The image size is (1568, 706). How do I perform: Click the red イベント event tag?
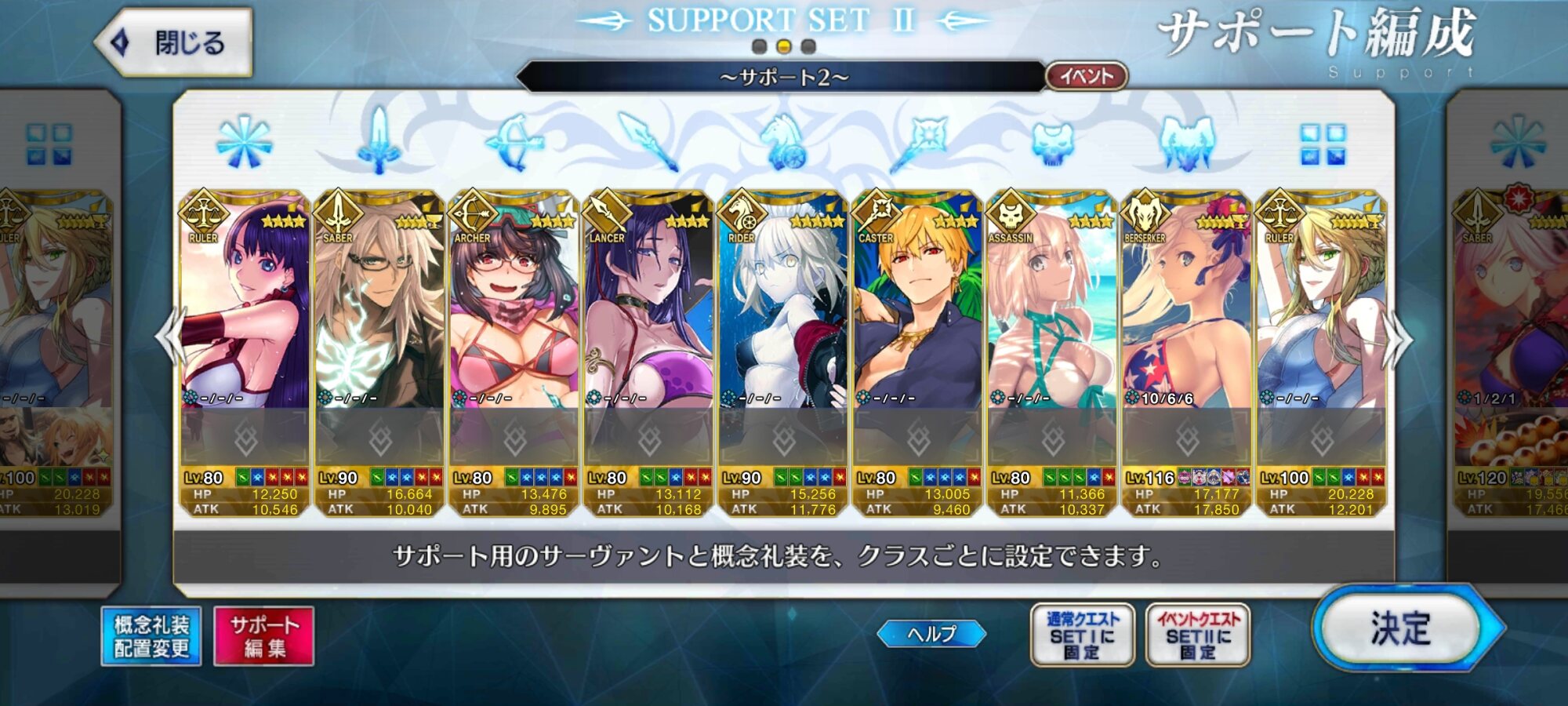tap(1087, 76)
